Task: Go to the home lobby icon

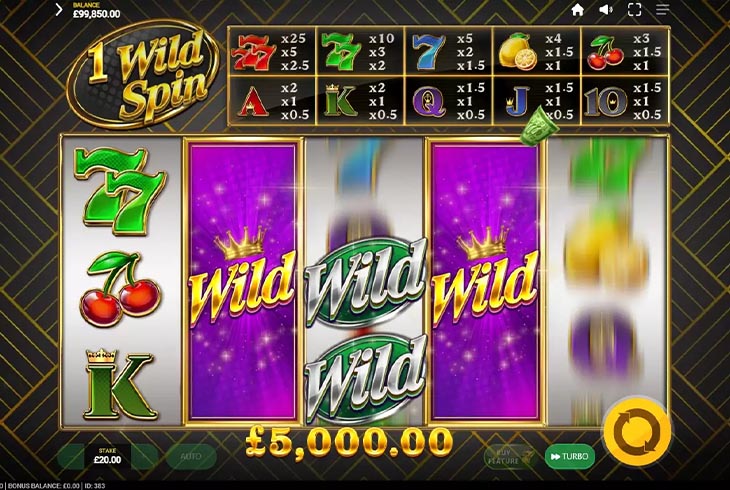Action: [577, 10]
